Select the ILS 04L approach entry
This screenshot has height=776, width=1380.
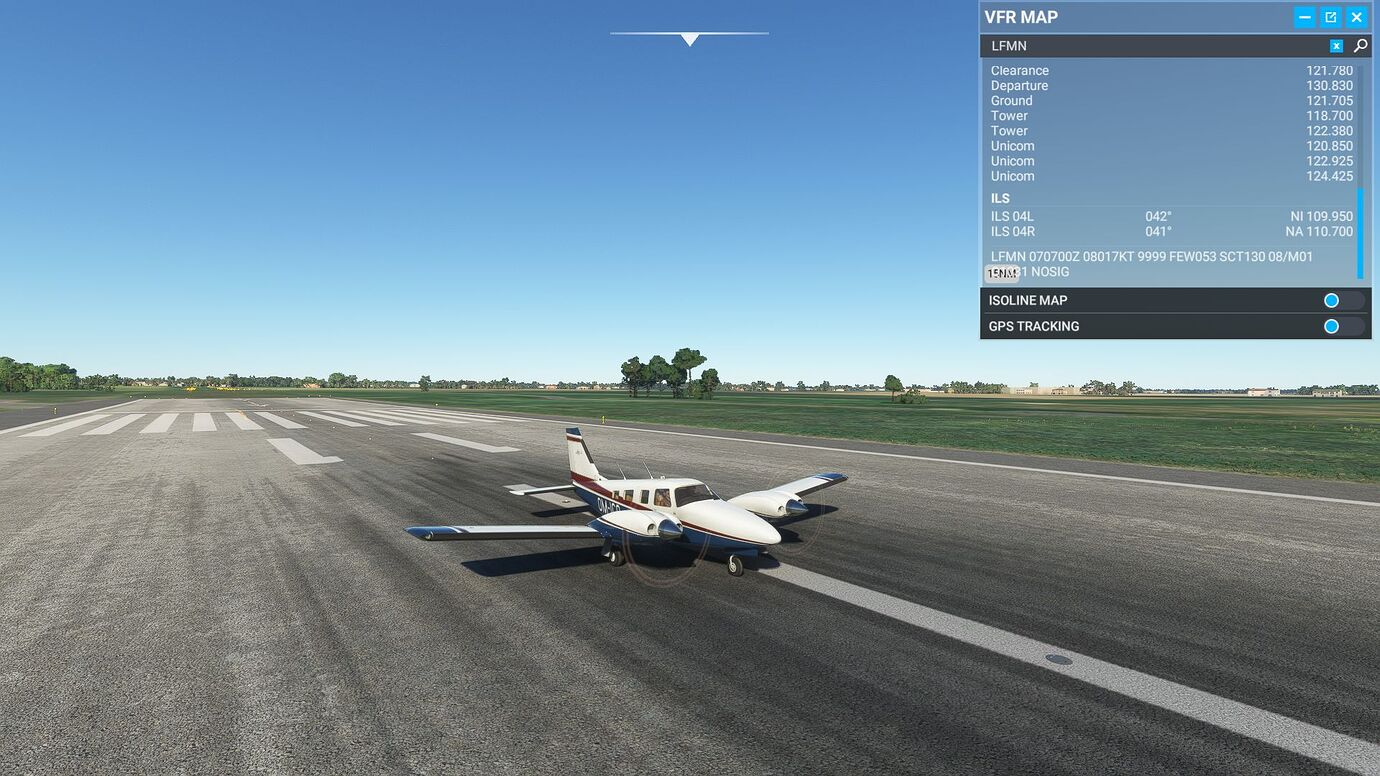click(x=1100, y=216)
